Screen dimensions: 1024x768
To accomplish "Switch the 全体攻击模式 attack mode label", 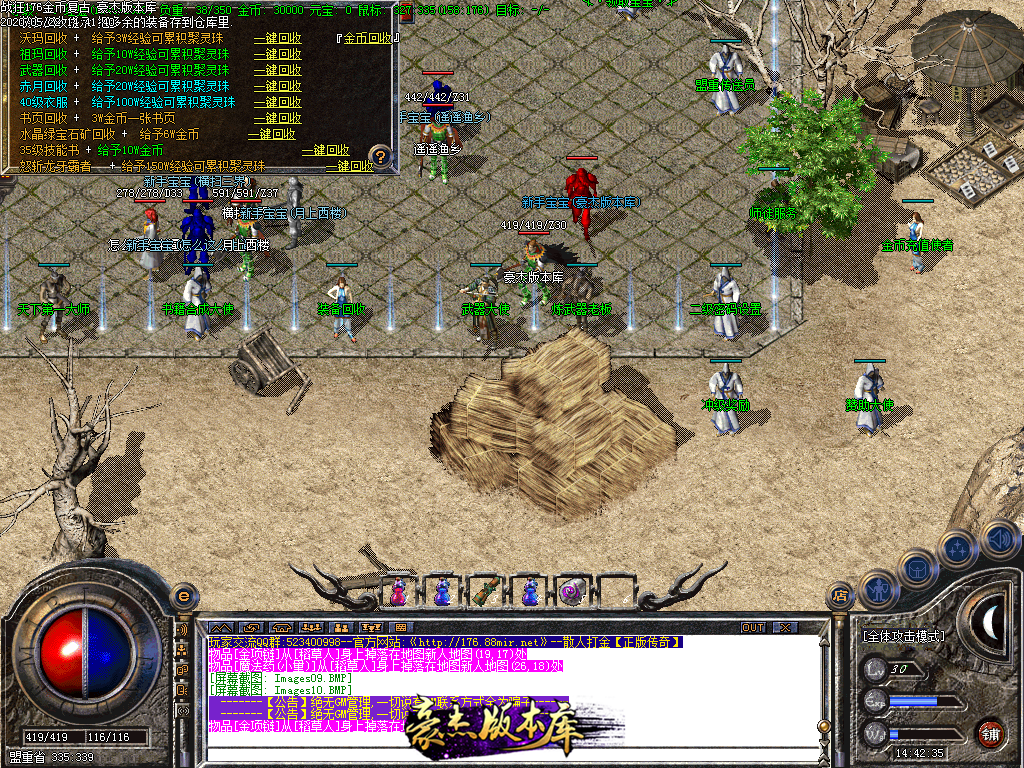I will (x=903, y=635).
